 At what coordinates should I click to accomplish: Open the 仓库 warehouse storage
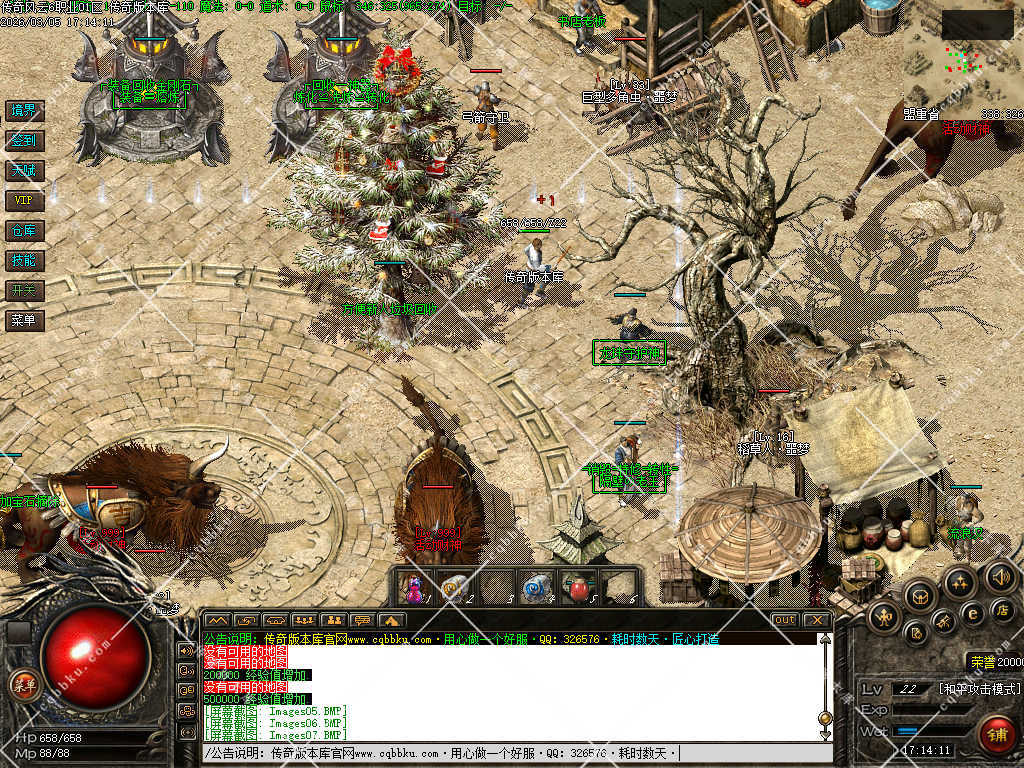point(23,231)
